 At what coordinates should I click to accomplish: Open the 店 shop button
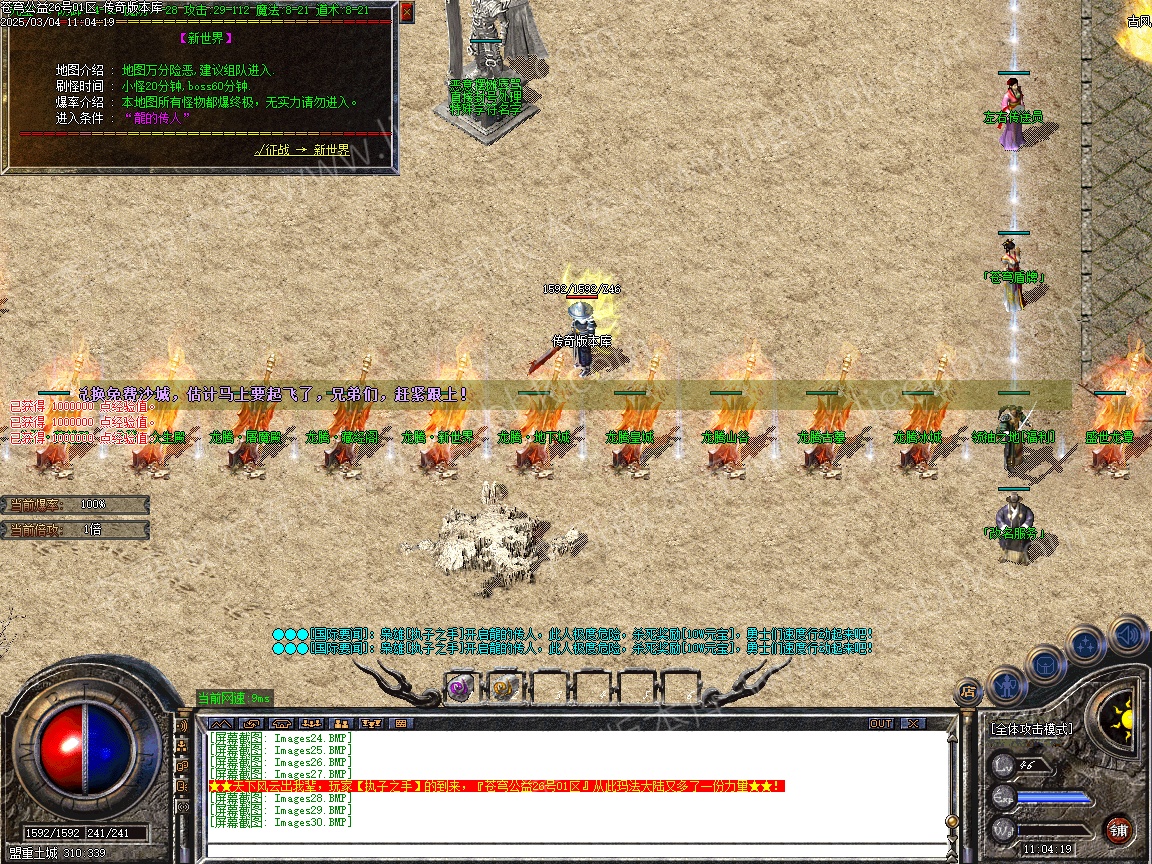pos(967,689)
